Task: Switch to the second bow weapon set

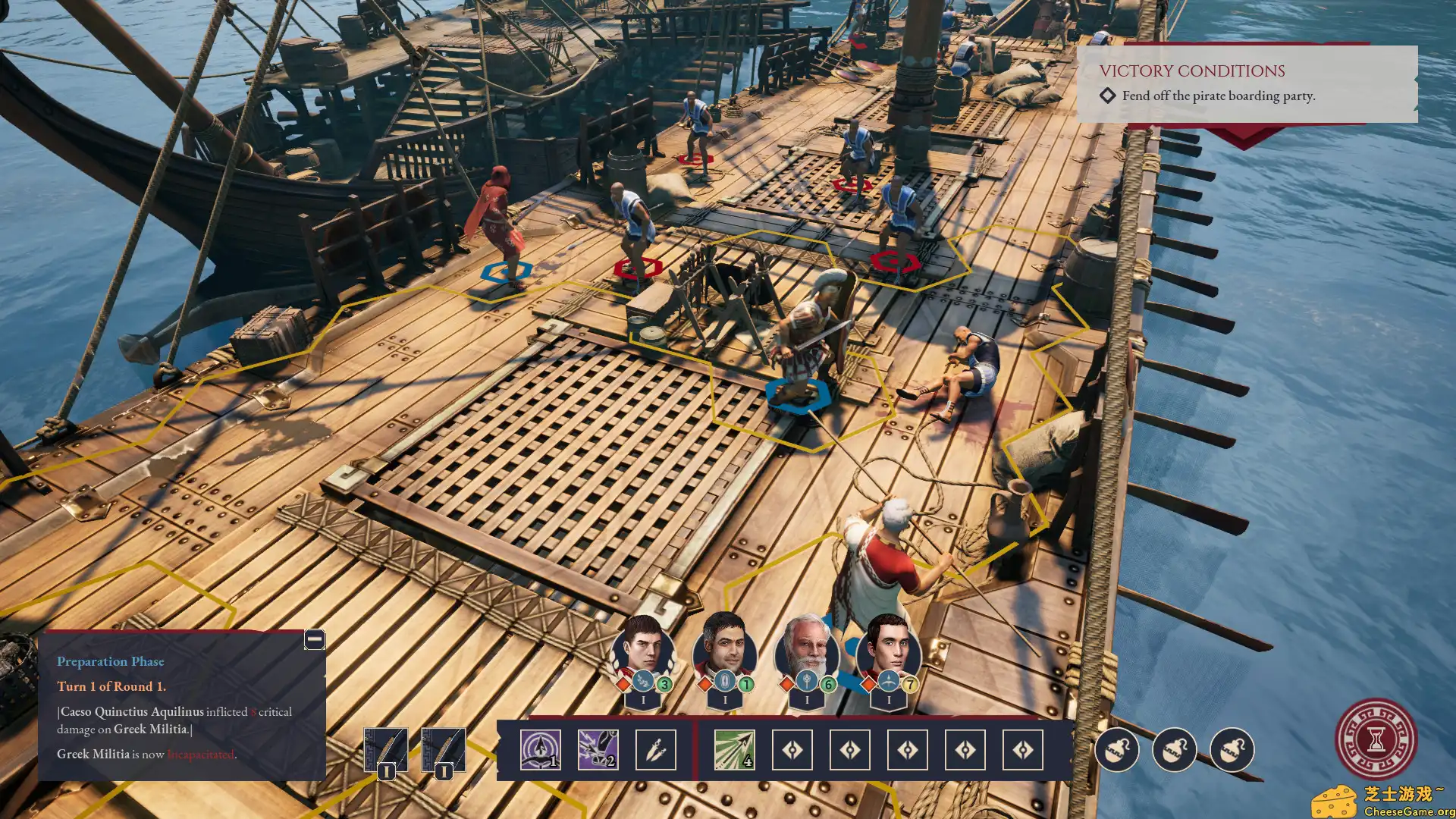Action: 444,749
